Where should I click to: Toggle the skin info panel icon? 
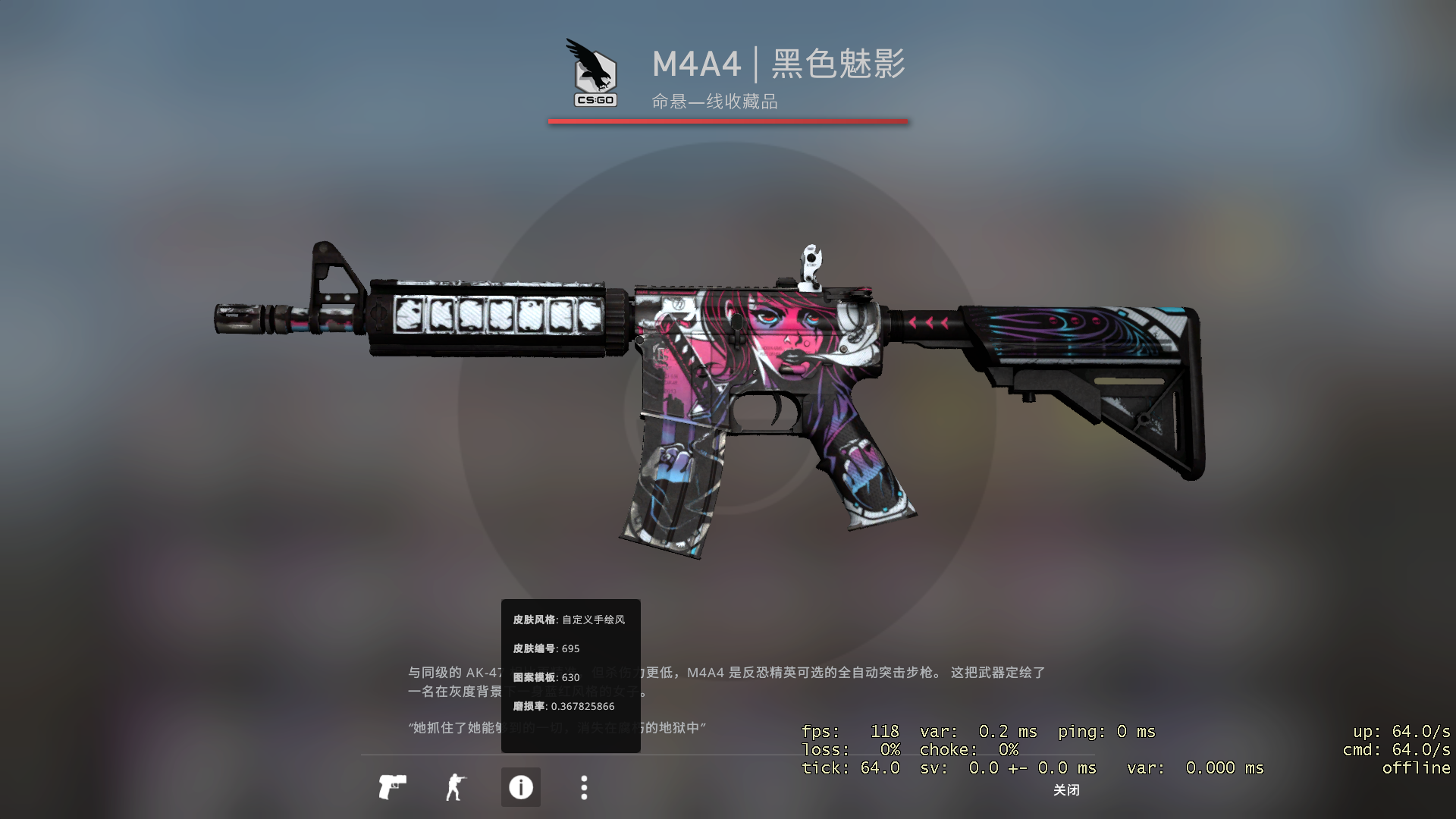[521, 787]
